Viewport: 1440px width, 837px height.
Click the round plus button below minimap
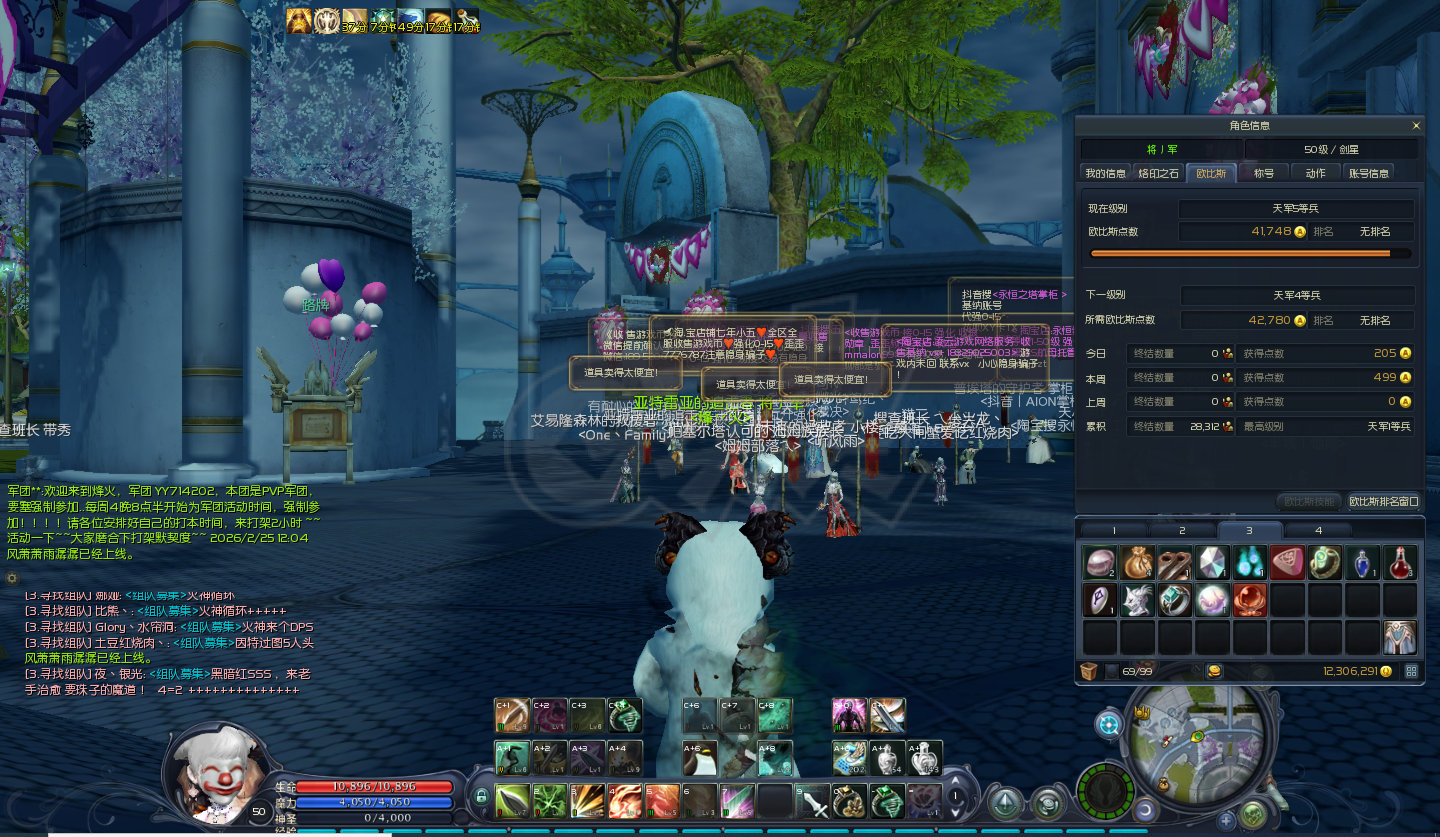[1227, 820]
